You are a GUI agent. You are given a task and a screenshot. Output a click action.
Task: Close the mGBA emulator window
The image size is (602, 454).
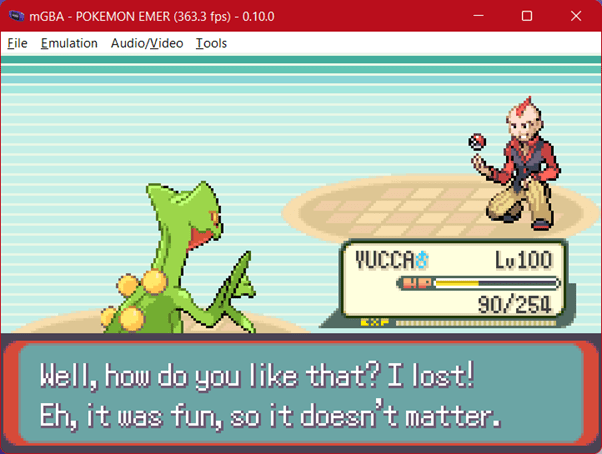click(x=573, y=16)
